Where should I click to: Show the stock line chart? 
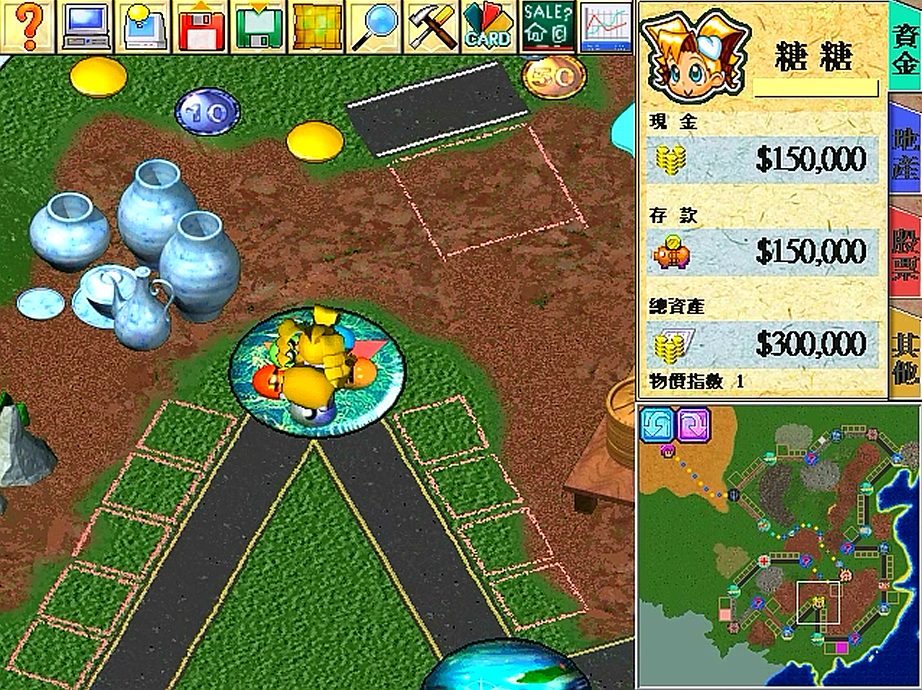click(605, 25)
